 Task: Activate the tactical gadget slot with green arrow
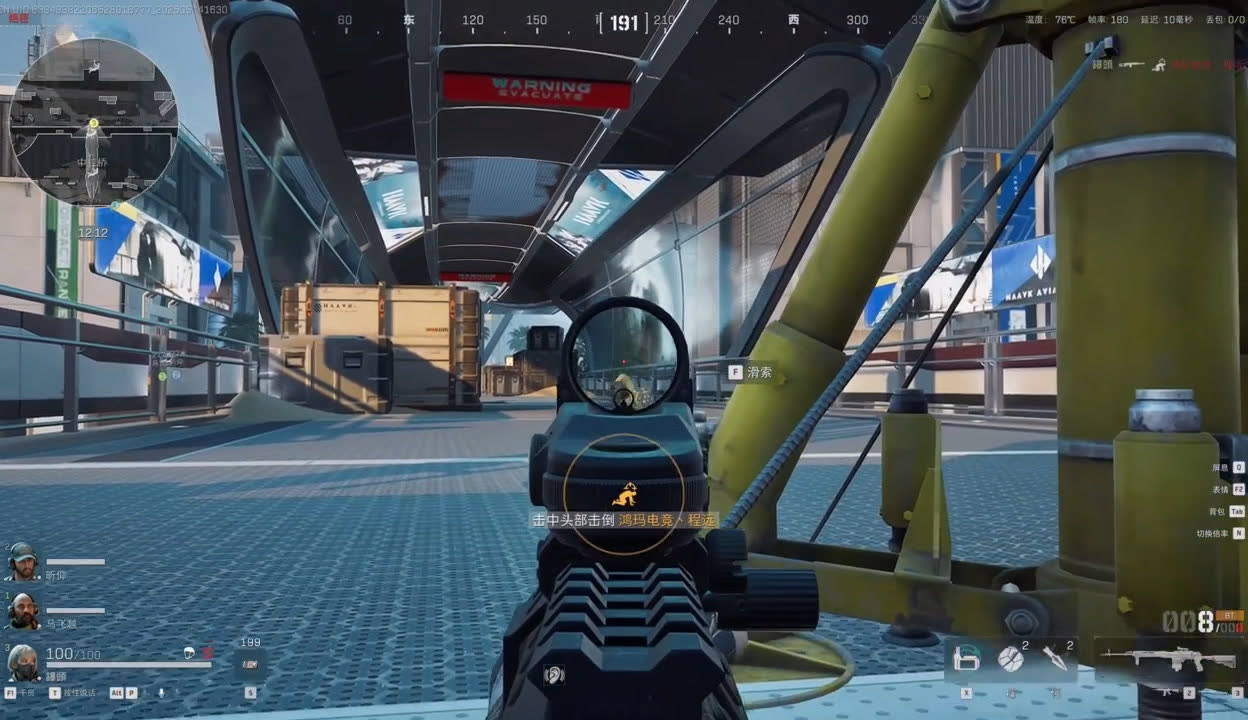click(x=966, y=658)
